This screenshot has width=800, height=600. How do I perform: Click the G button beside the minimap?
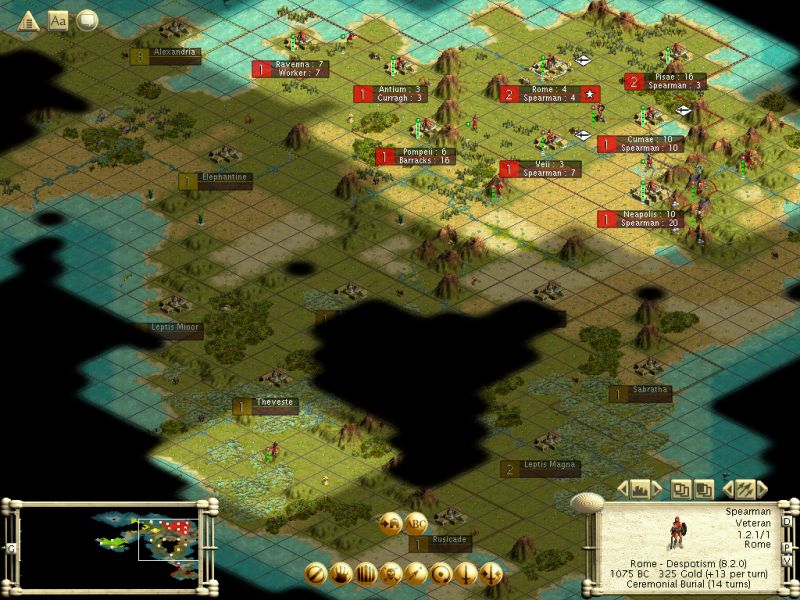click(11, 548)
